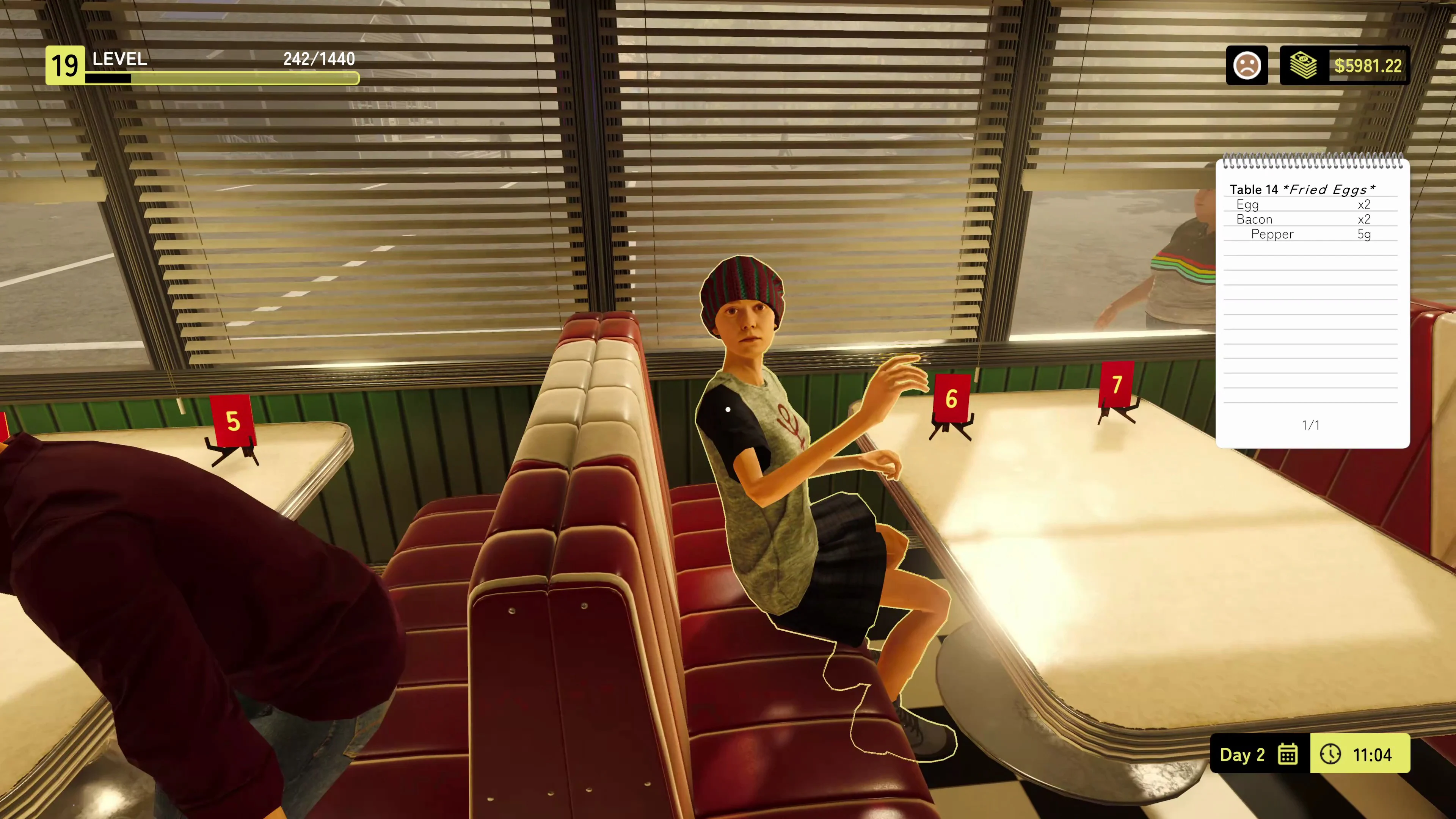Click the money stack icon

[1304, 65]
